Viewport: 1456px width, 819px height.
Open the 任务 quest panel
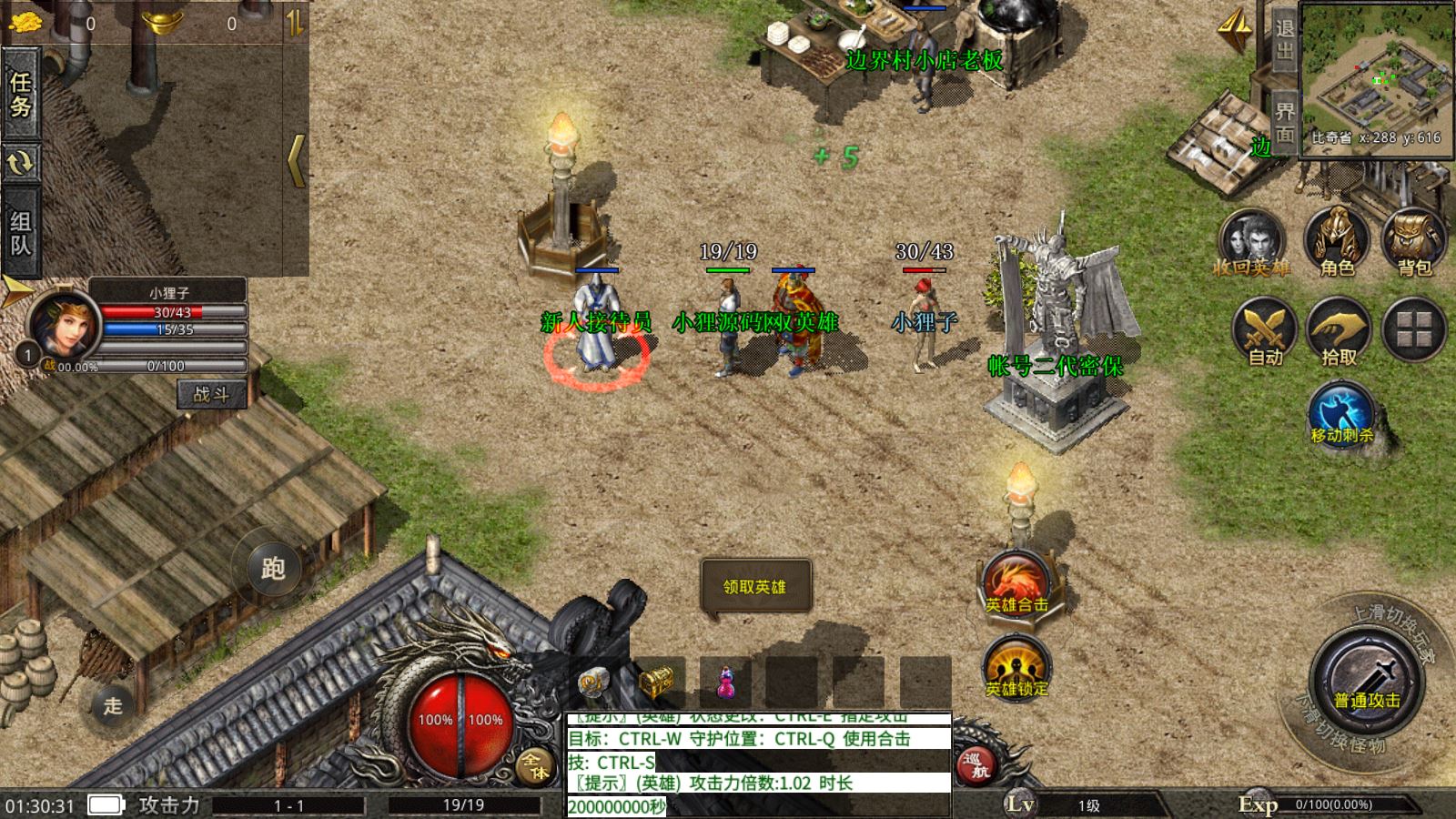20,94
